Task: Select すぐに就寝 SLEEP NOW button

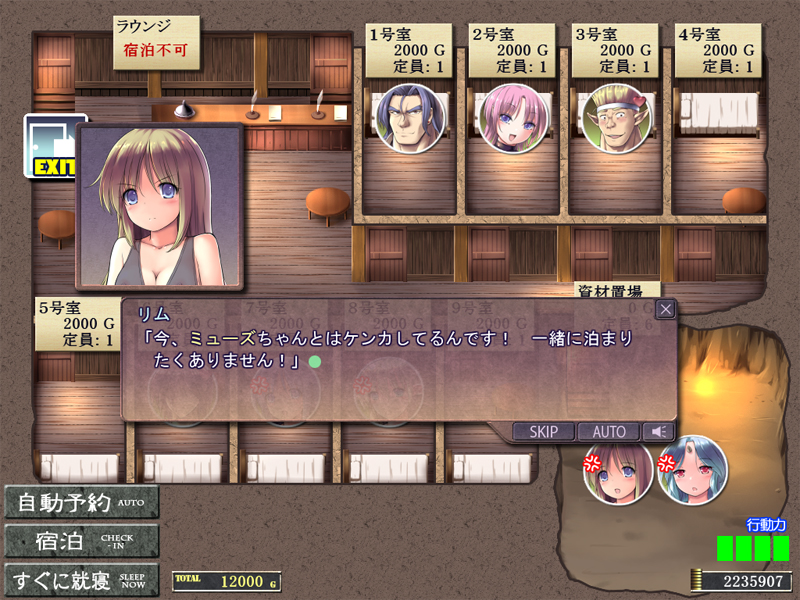Action: (x=82, y=580)
